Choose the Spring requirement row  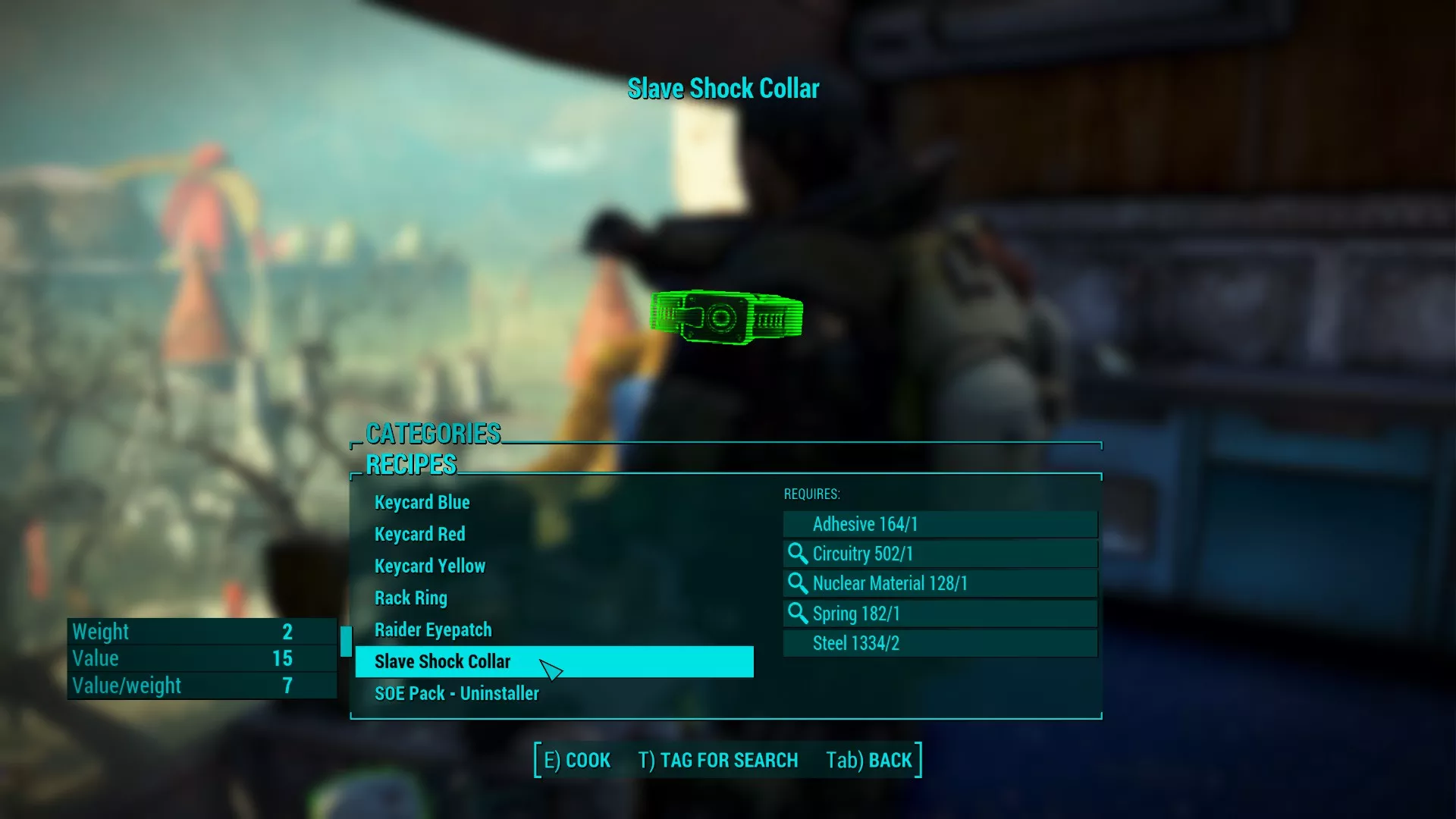pyautogui.click(x=940, y=613)
